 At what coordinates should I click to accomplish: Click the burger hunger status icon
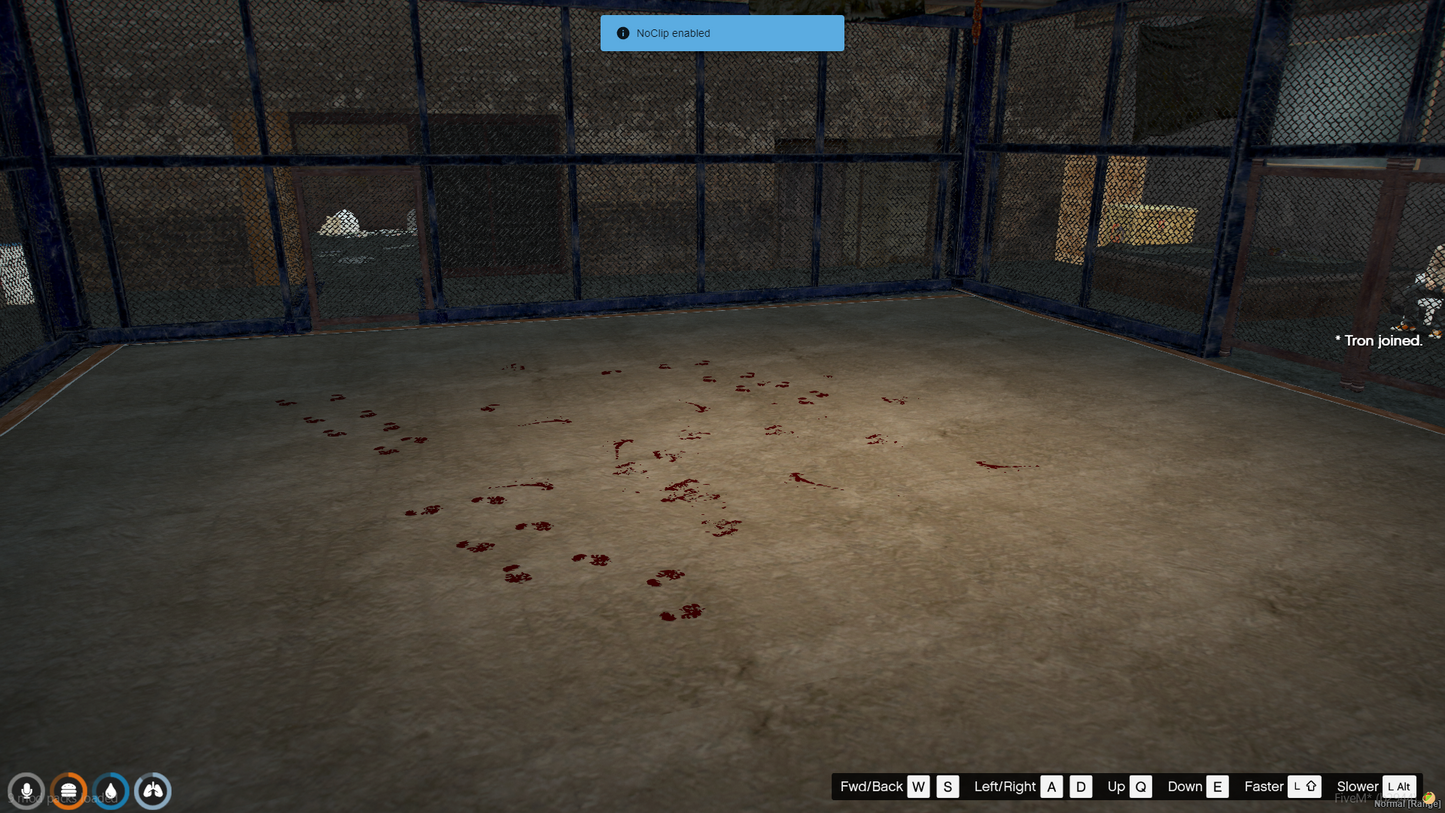pos(69,791)
